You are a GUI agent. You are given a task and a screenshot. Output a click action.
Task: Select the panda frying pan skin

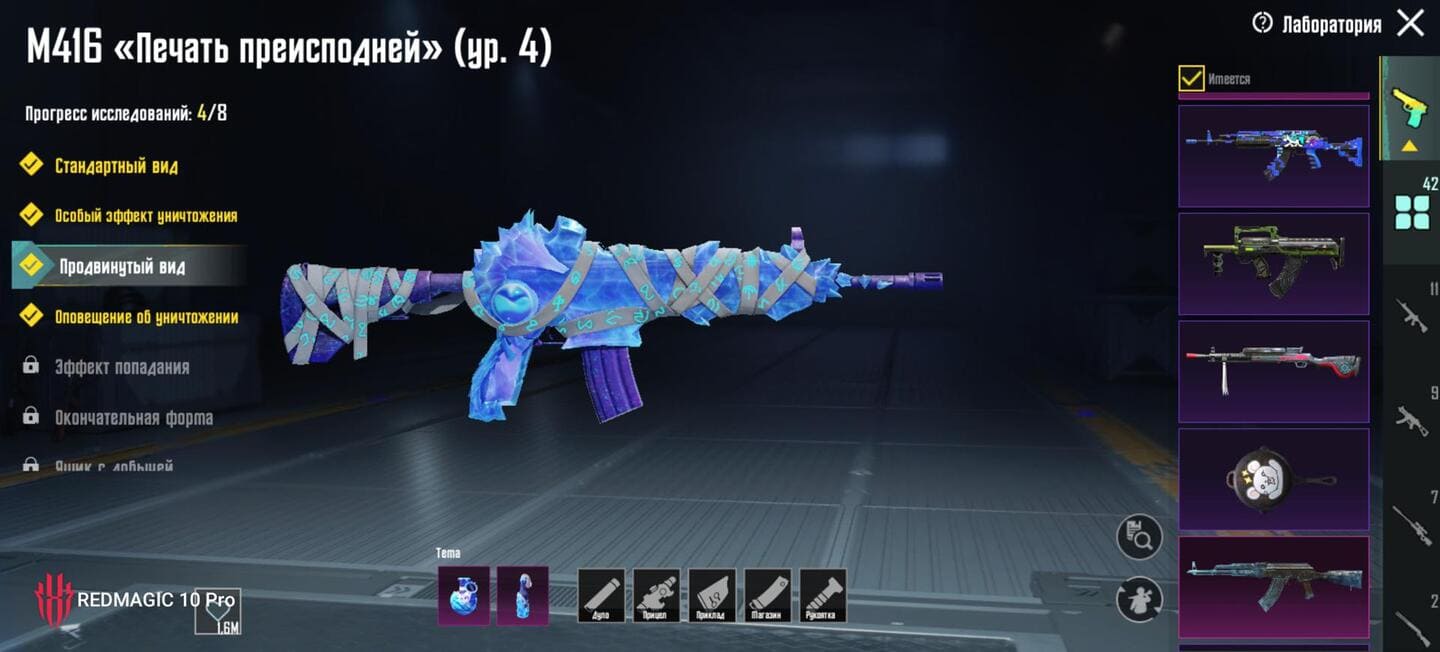1273,479
